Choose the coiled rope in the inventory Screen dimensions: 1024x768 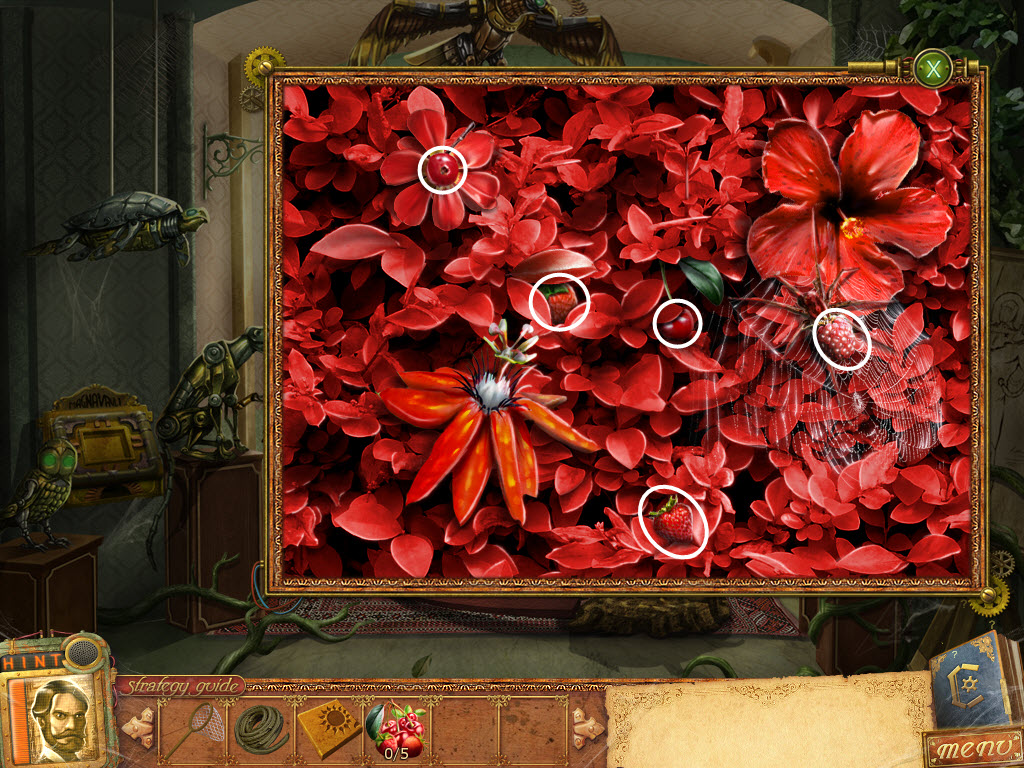click(x=261, y=728)
